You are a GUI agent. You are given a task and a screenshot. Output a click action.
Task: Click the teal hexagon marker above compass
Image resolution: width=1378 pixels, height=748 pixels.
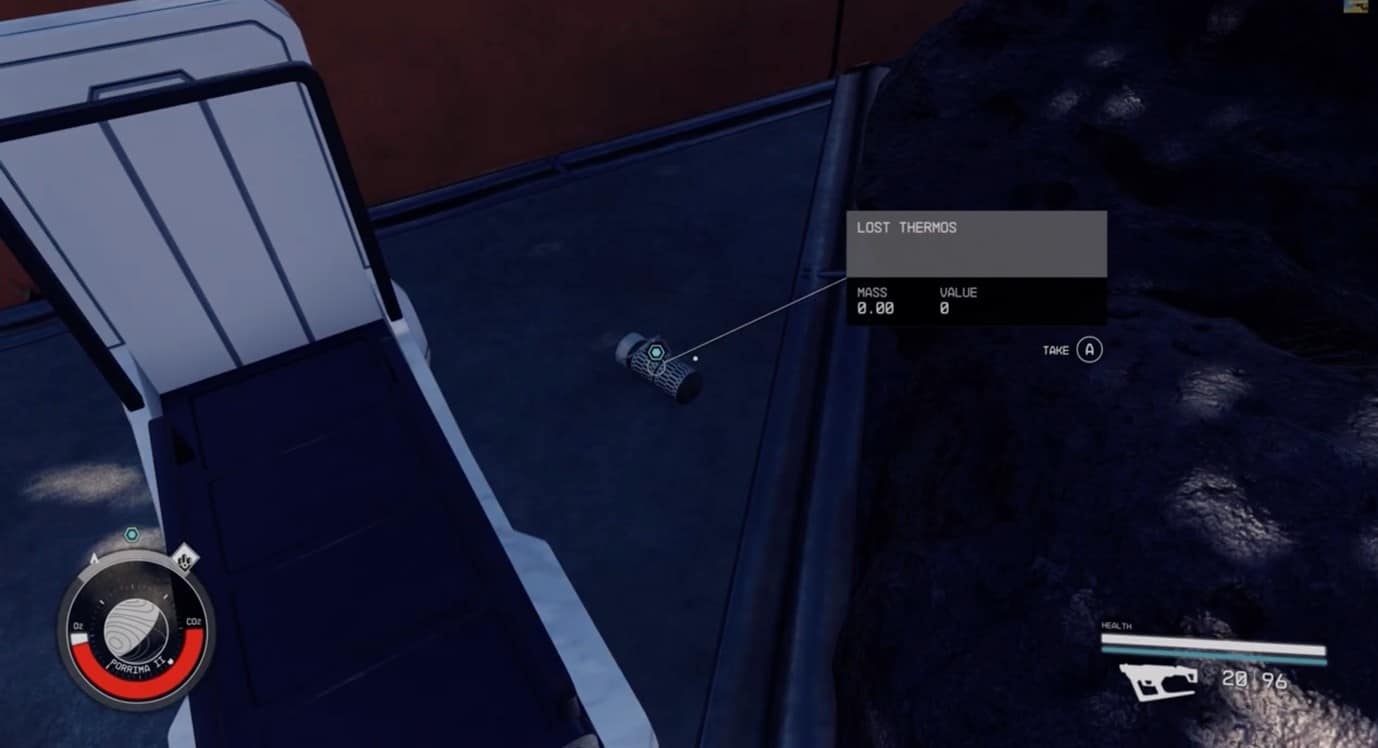click(x=131, y=535)
